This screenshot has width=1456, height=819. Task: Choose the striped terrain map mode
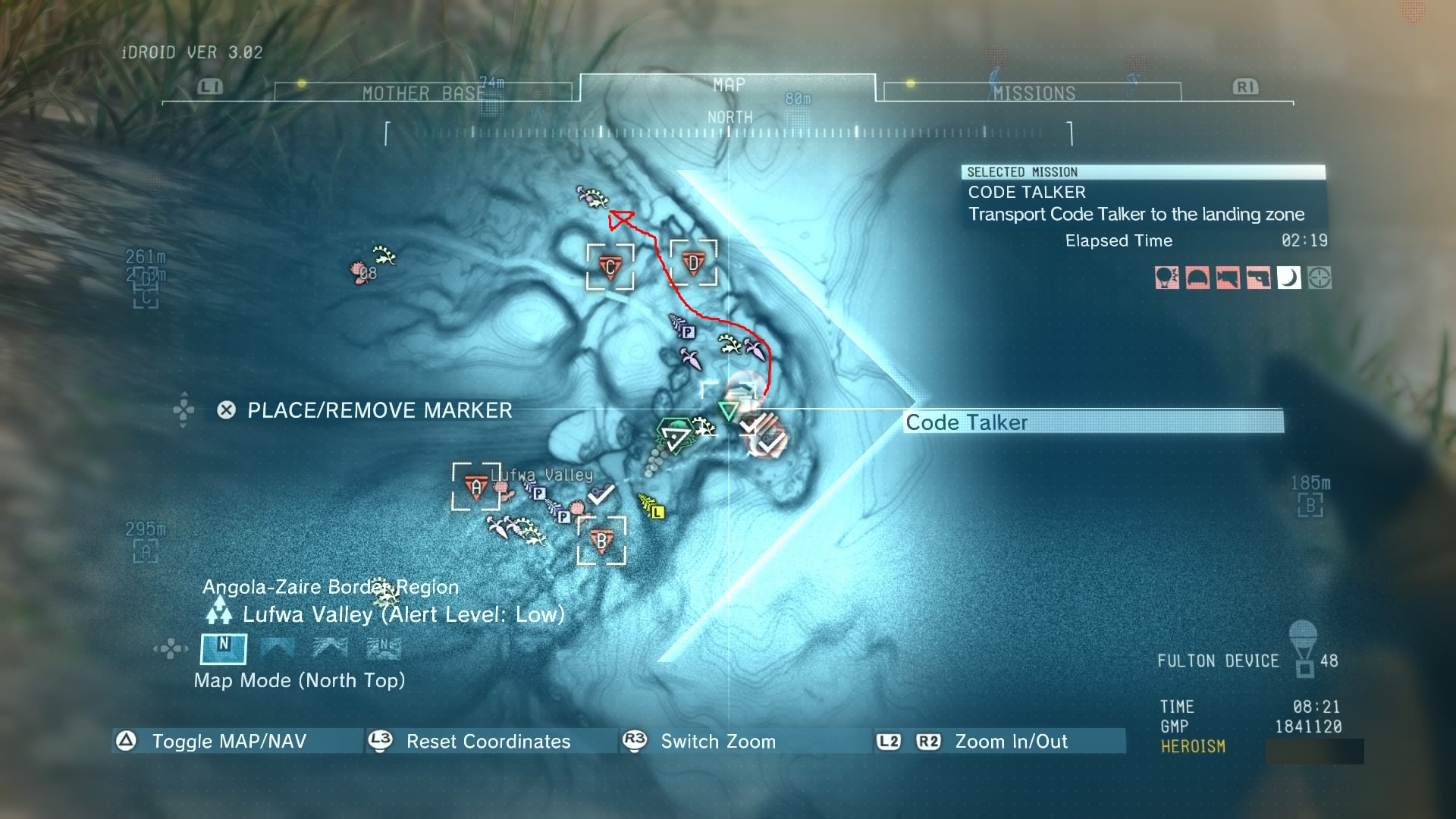coord(330,647)
